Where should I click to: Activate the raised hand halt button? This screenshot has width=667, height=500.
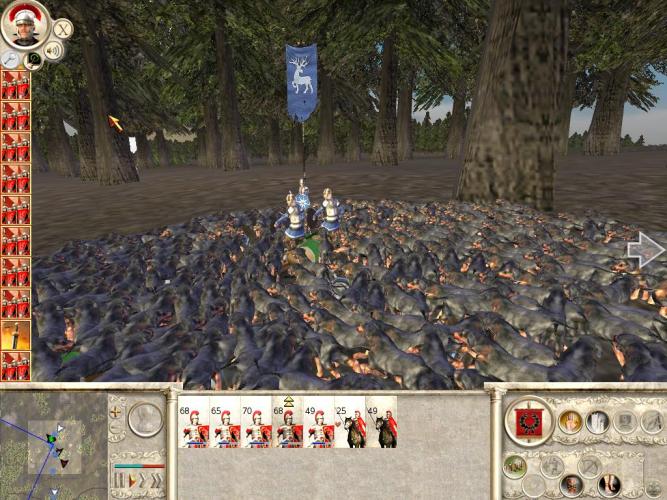572,421
